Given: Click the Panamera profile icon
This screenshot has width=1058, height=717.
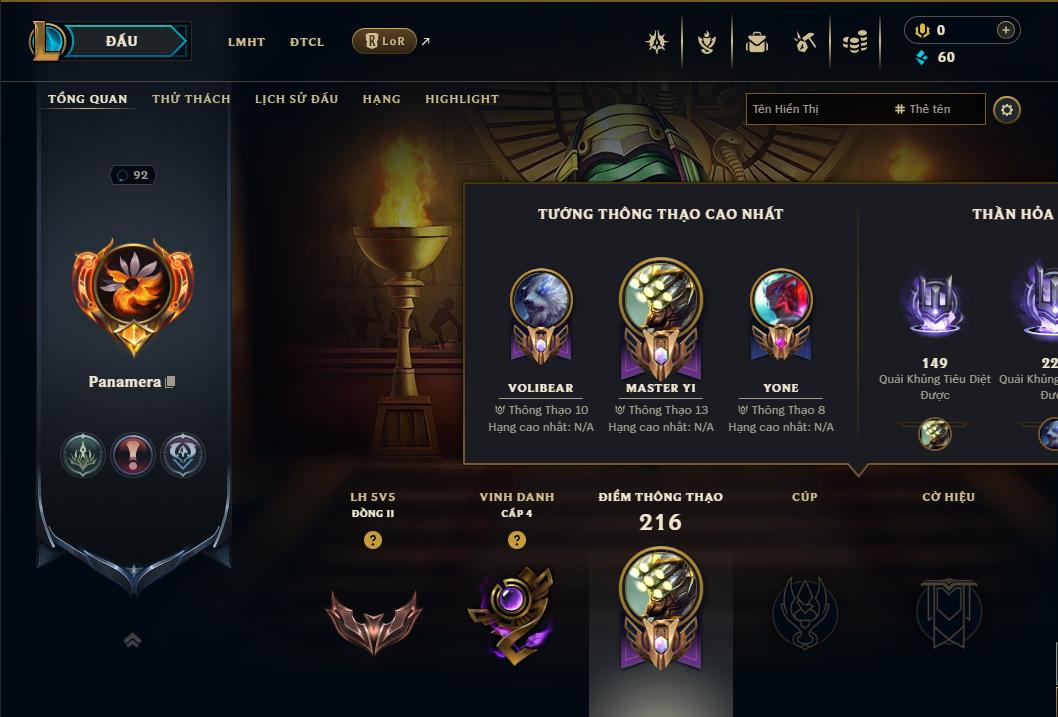Looking at the screenshot, I should click(133, 295).
